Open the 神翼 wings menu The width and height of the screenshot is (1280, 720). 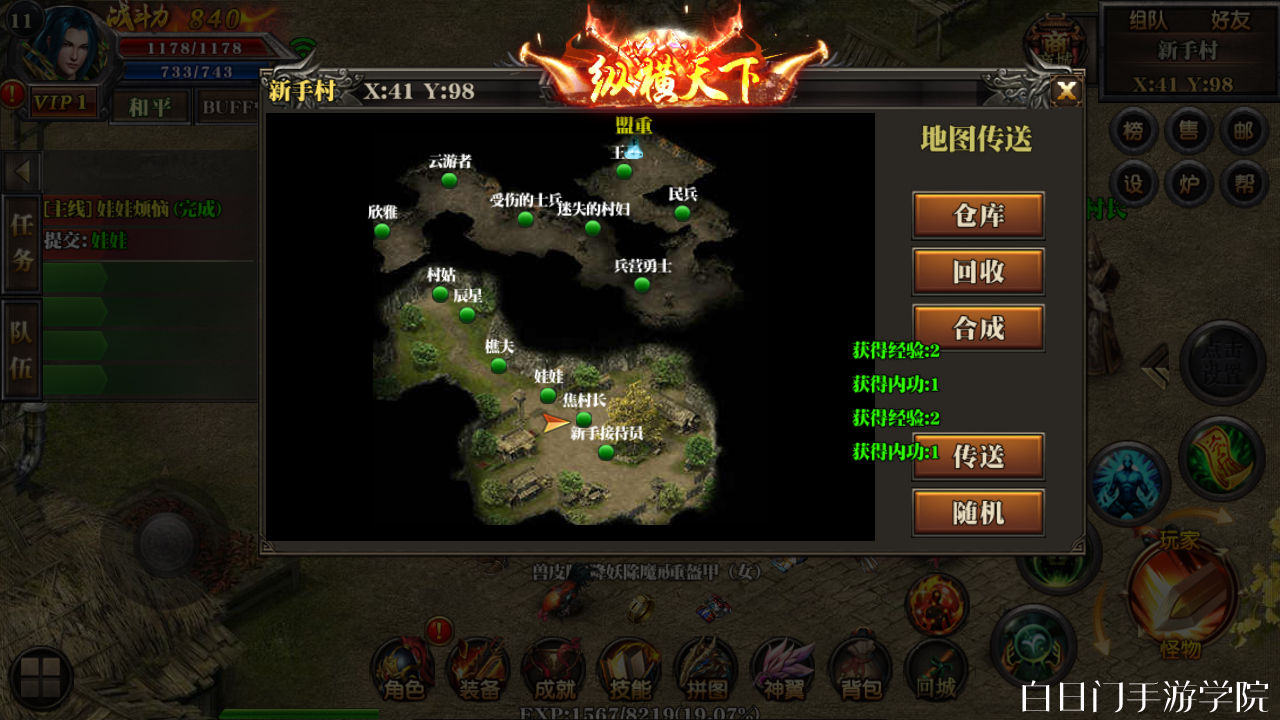click(x=783, y=670)
